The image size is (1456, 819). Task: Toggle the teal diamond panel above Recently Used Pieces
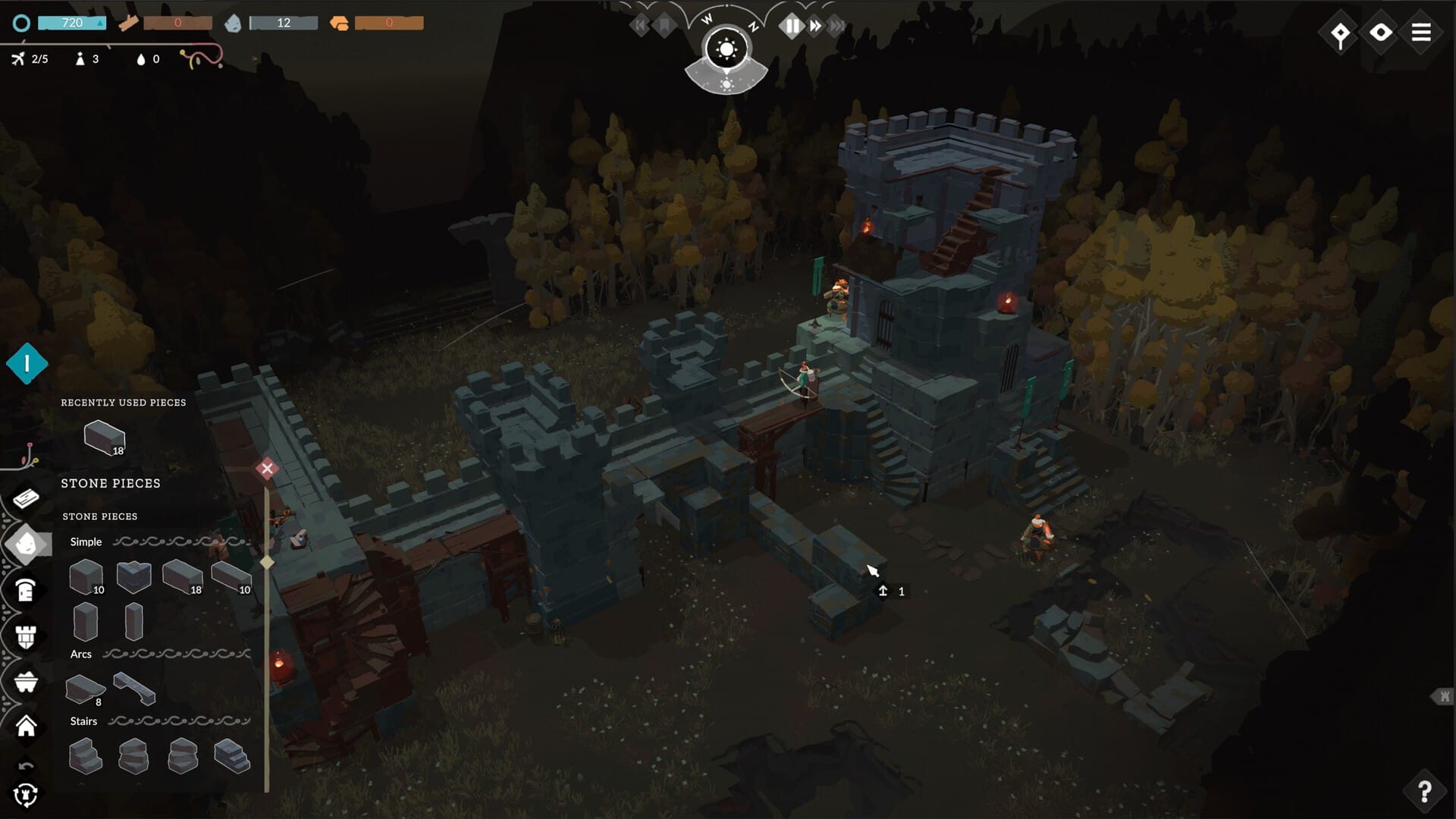[x=25, y=362]
